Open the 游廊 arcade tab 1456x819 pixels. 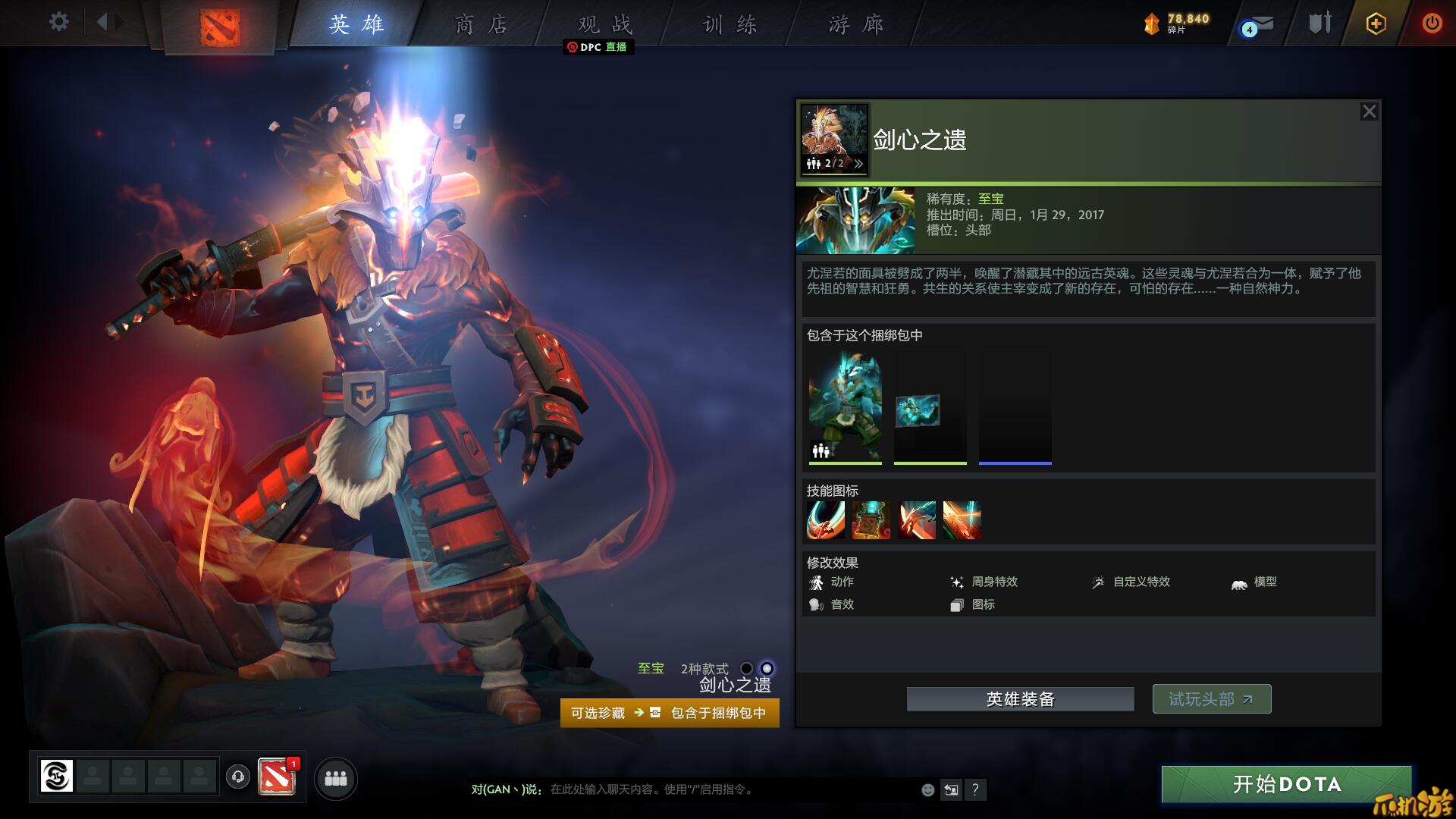[x=855, y=24]
